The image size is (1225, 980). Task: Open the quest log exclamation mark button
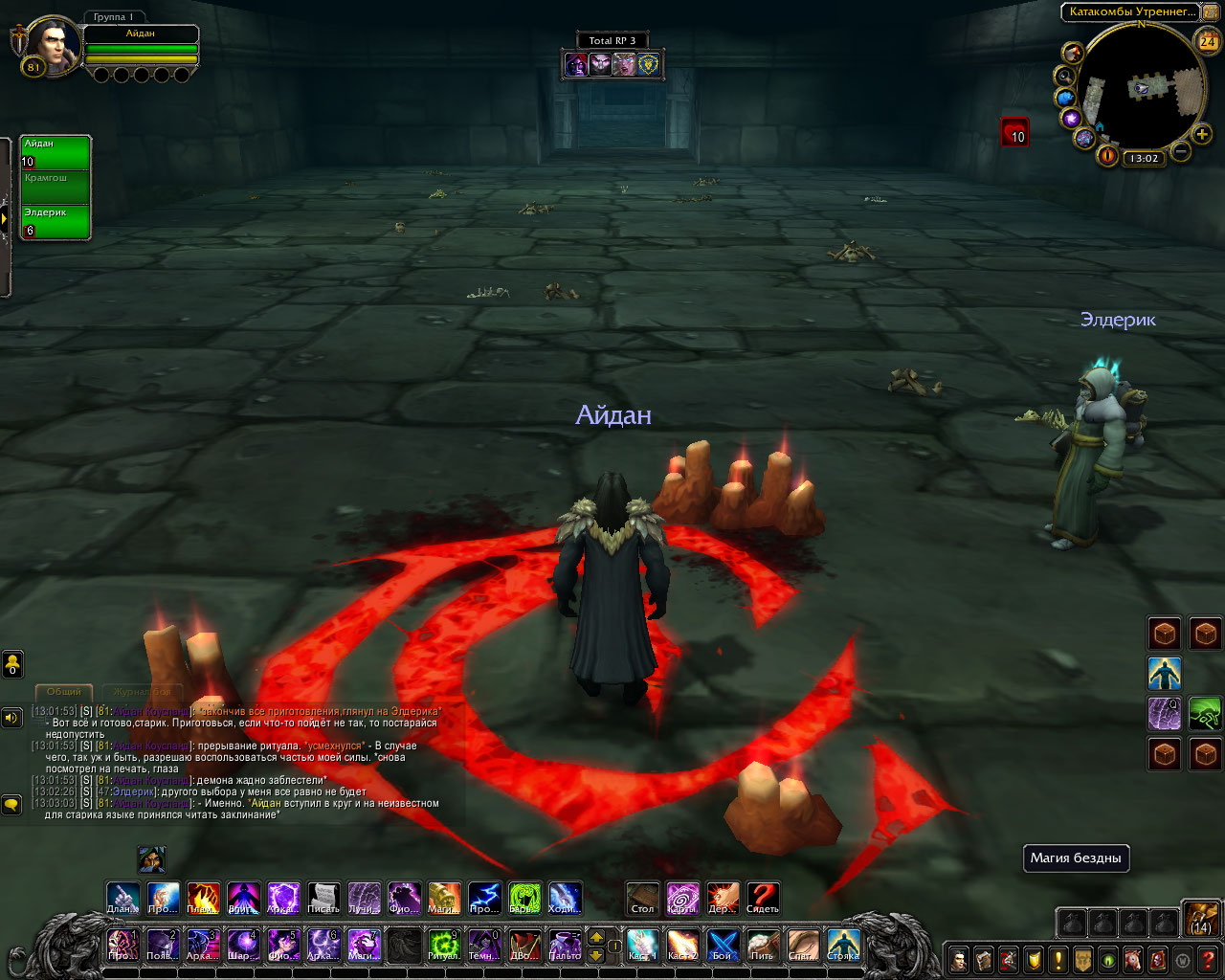1058,959
